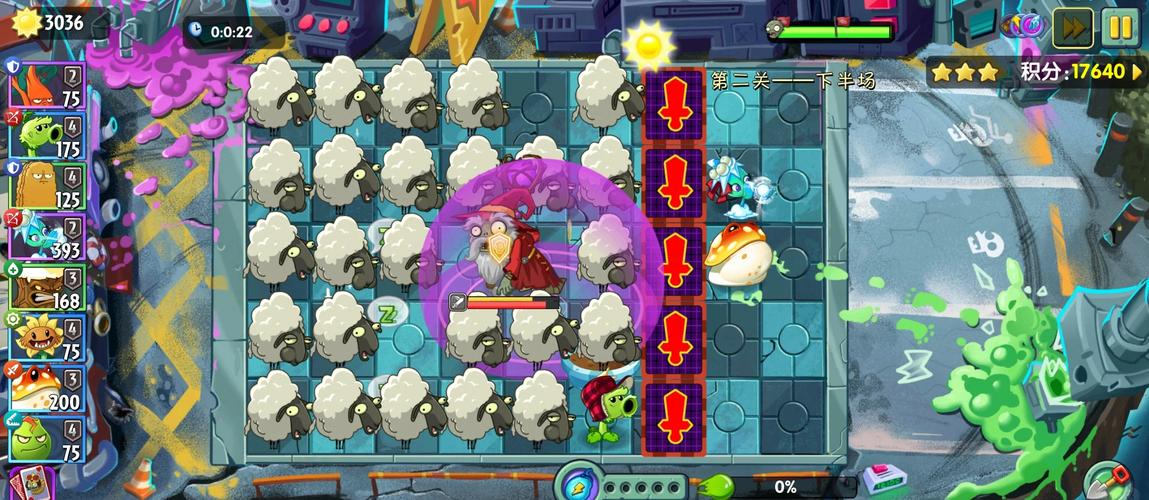Expand the score panel arrow

1137,72
